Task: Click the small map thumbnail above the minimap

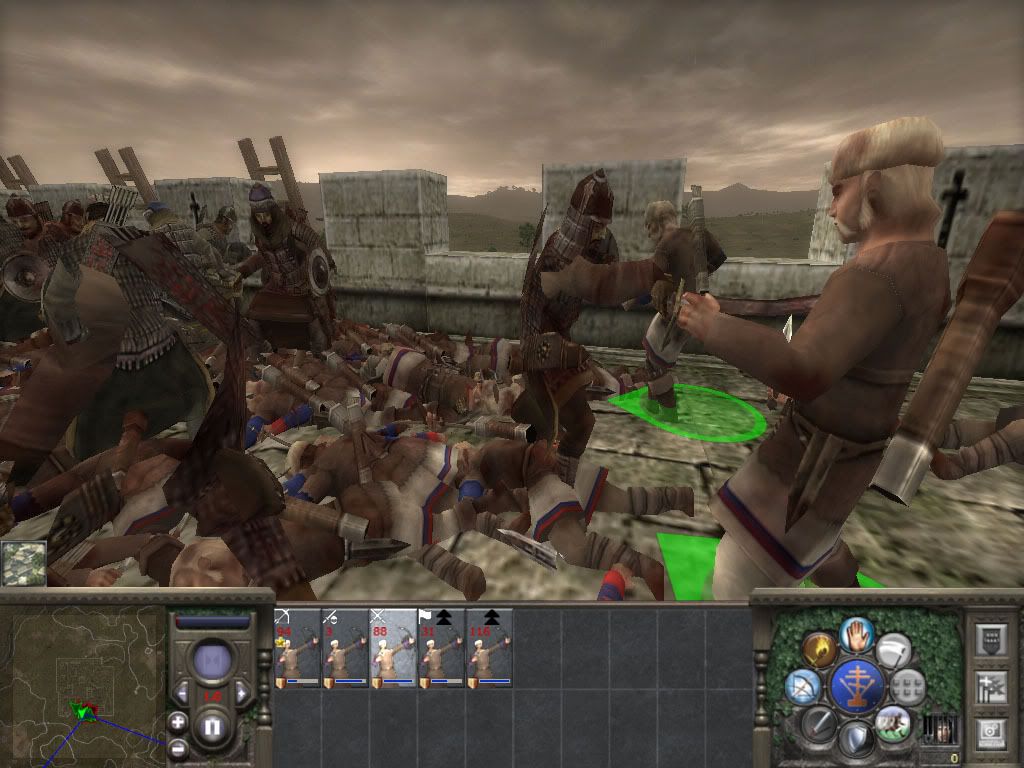Action: pyautogui.click(x=23, y=563)
